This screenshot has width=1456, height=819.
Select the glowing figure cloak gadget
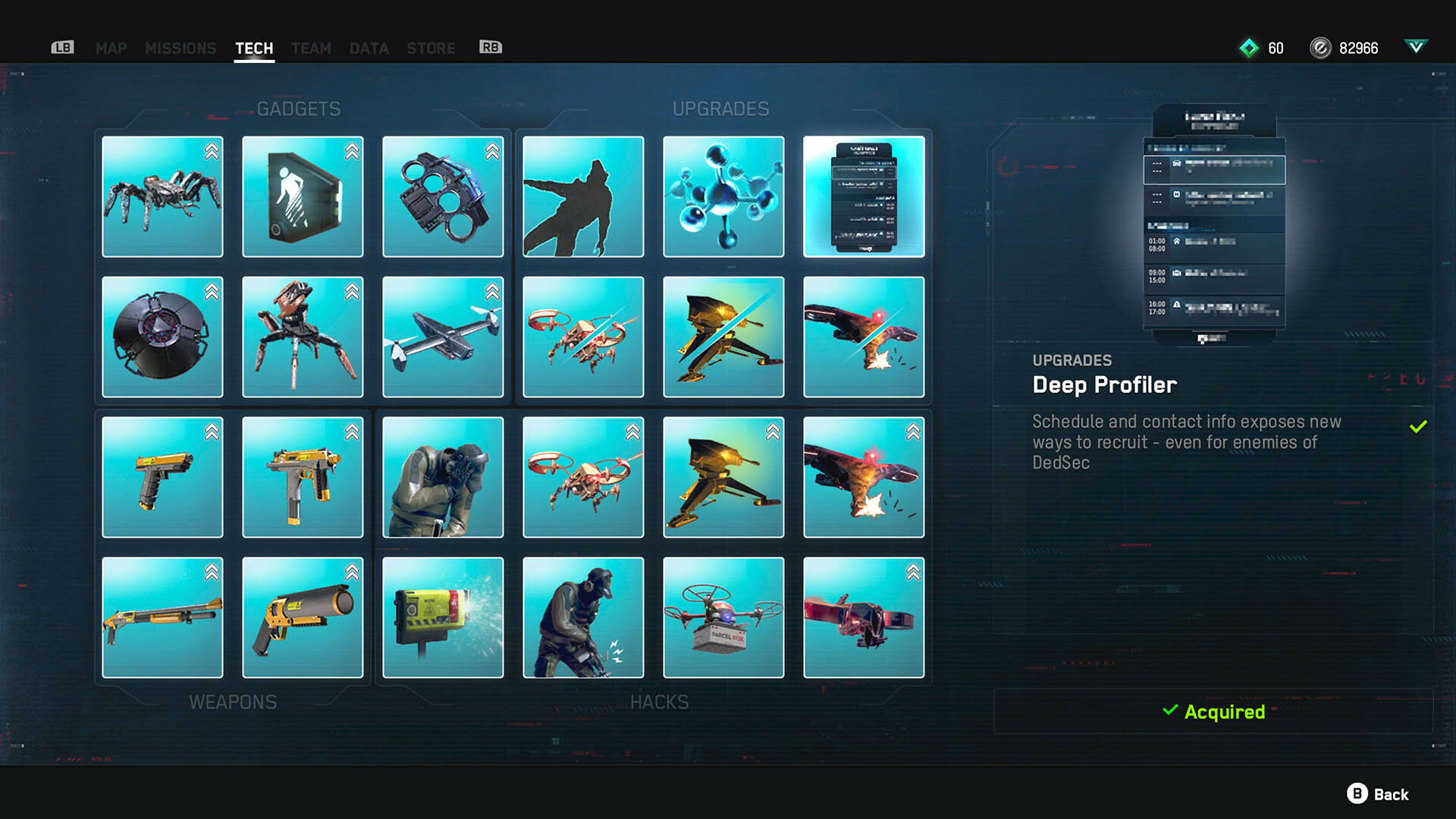coord(303,196)
